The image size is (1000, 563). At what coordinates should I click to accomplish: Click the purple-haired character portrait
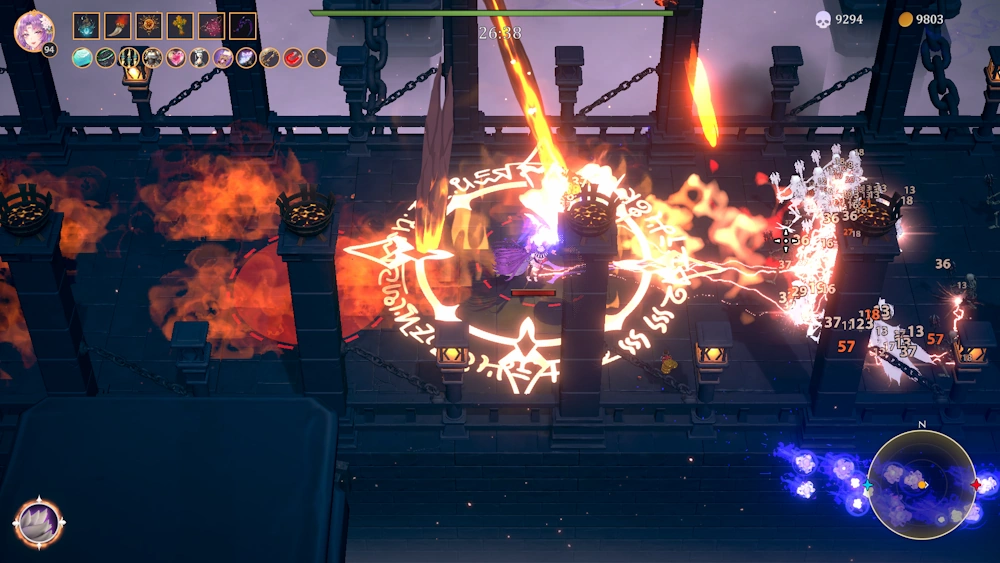click(x=33, y=31)
